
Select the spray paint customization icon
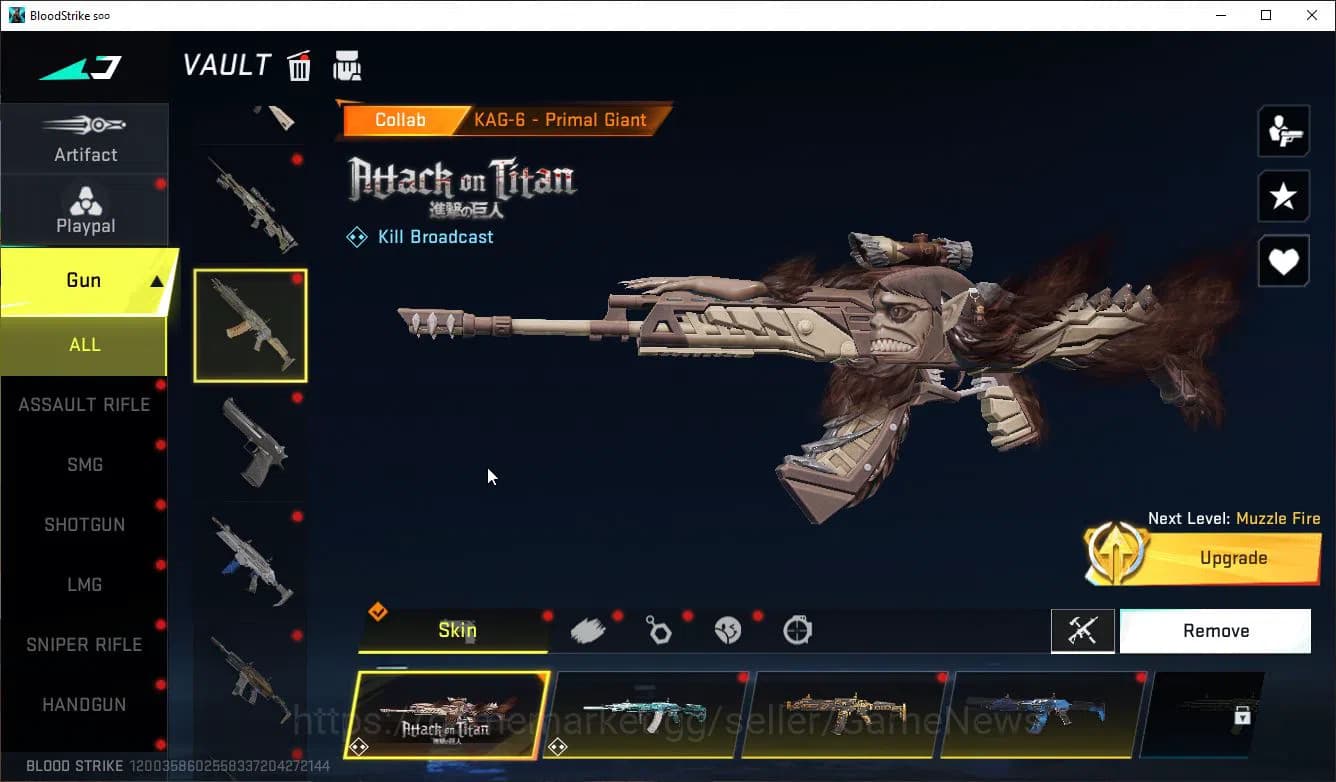tap(588, 629)
